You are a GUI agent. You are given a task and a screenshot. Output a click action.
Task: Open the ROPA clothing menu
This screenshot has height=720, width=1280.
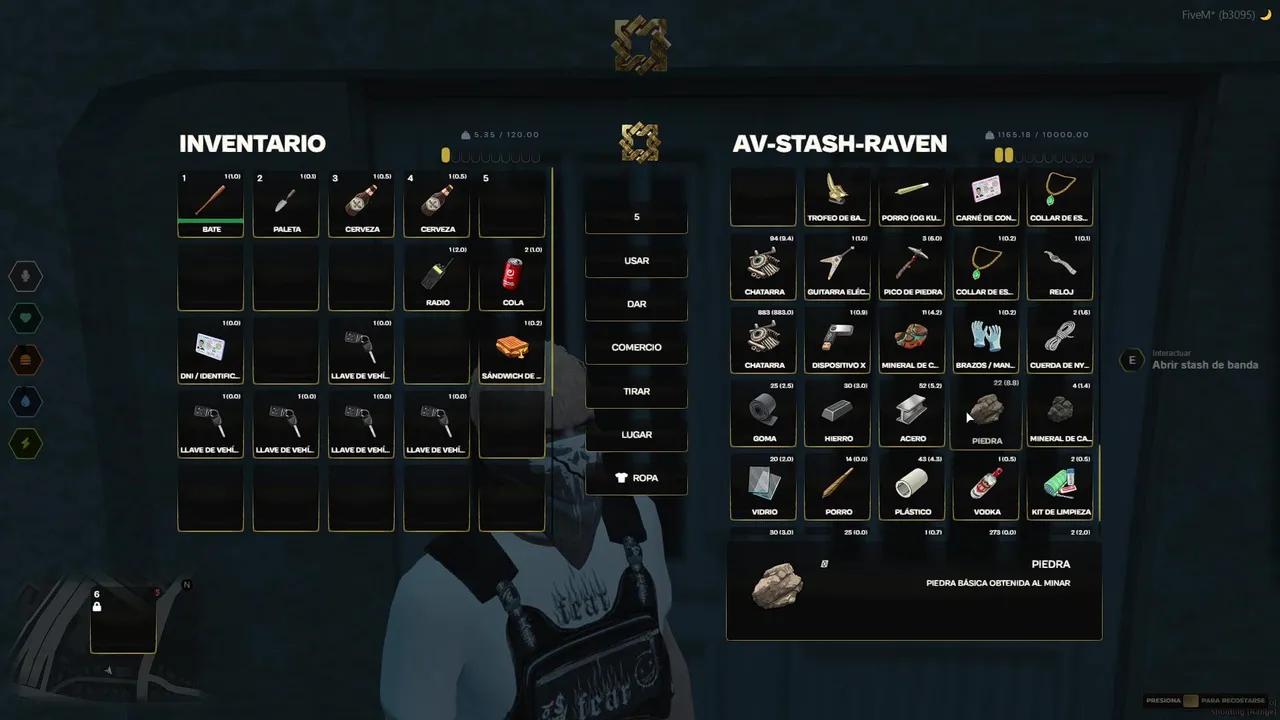636,478
